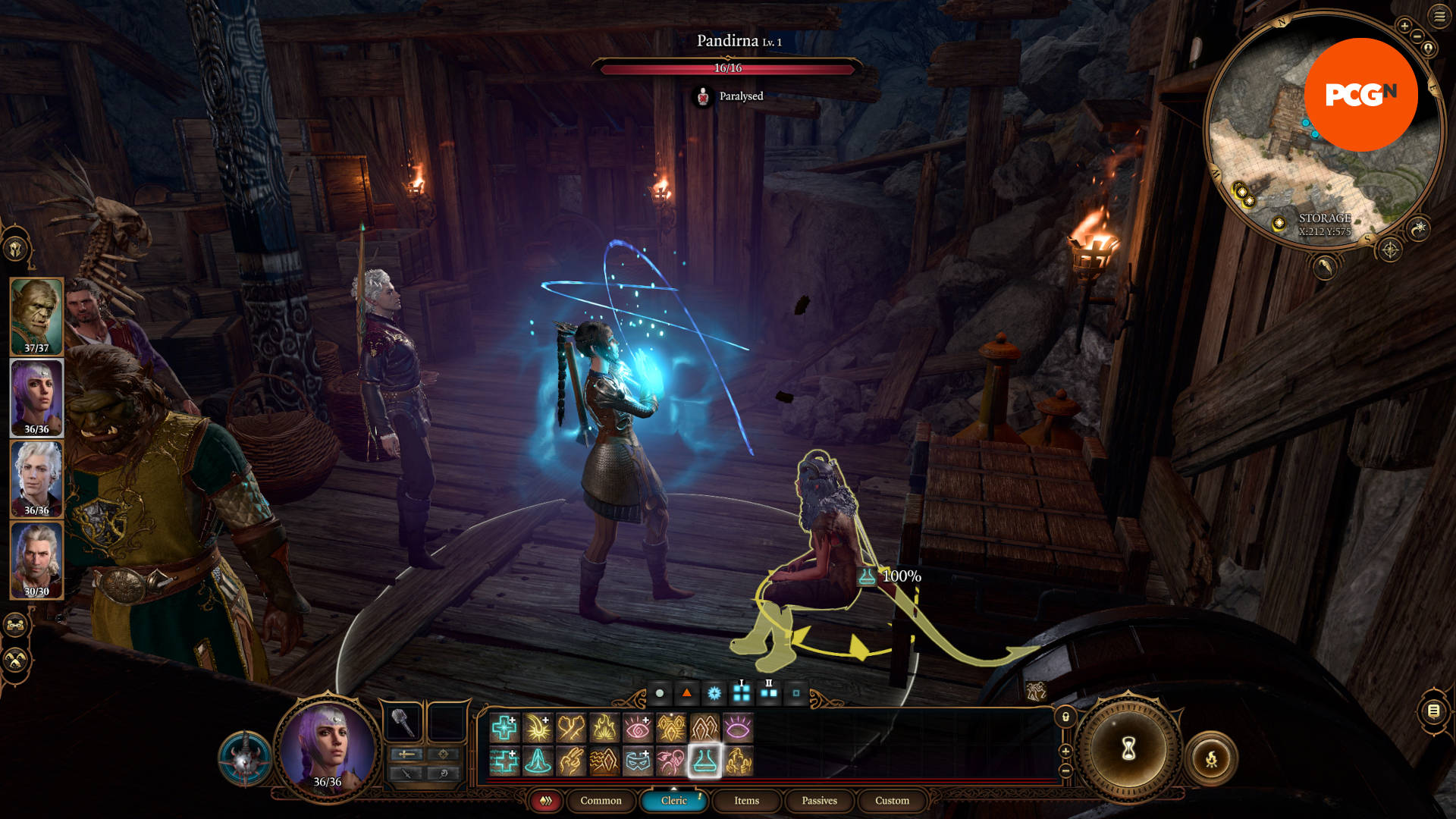Zoom in the minimap with plus button
The width and height of the screenshot is (1456, 819).
pos(1404,26)
